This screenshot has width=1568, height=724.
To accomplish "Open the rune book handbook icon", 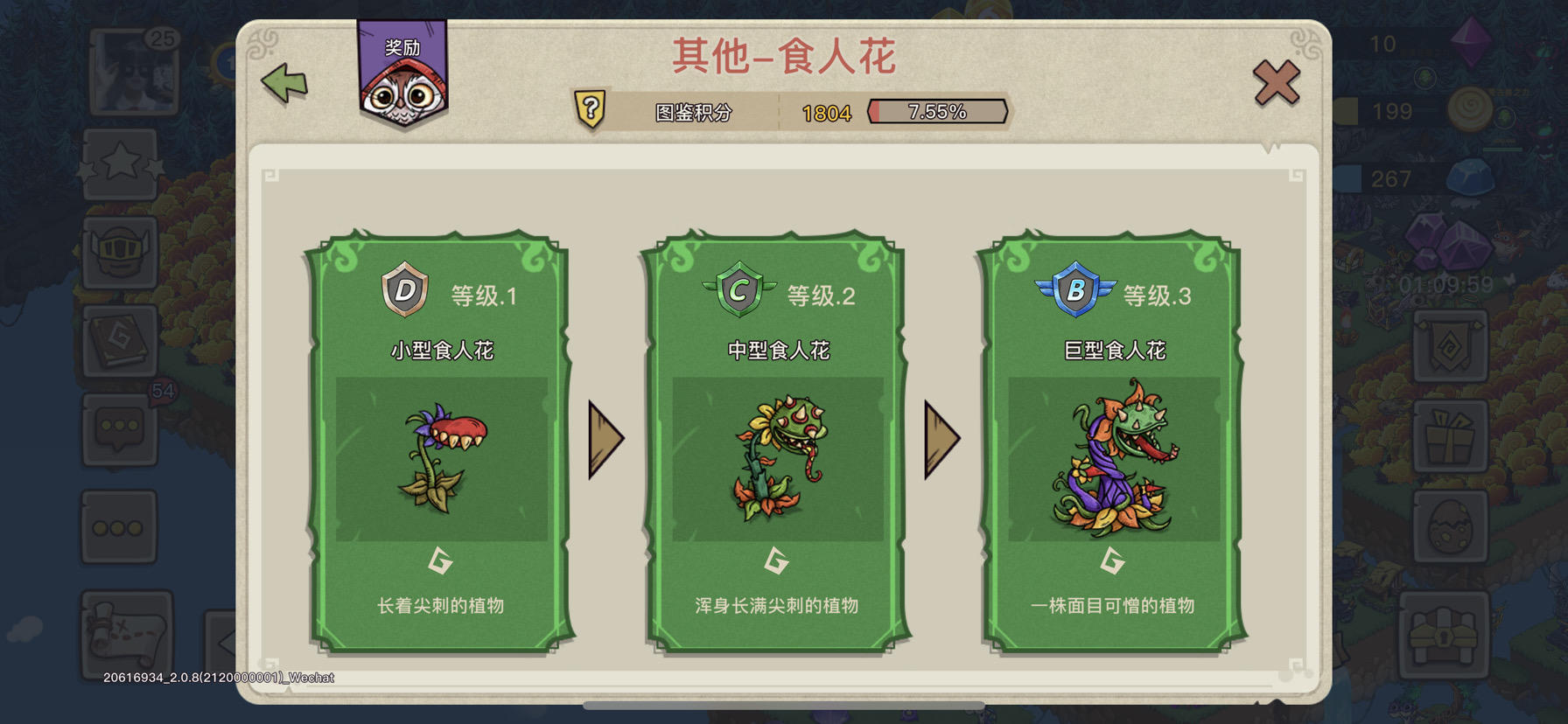I will (x=120, y=341).
